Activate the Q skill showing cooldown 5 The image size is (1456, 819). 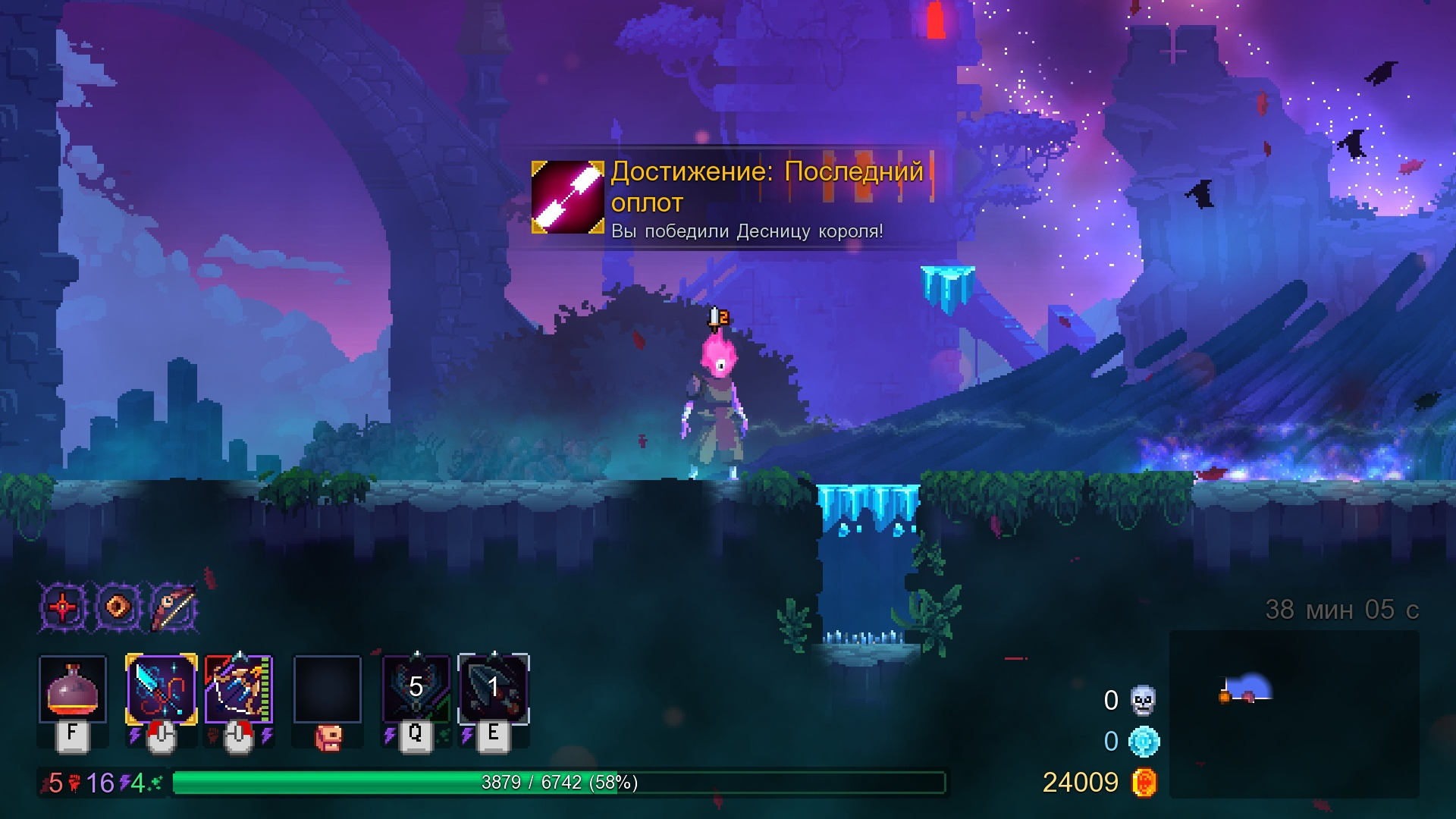[x=416, y=689]
